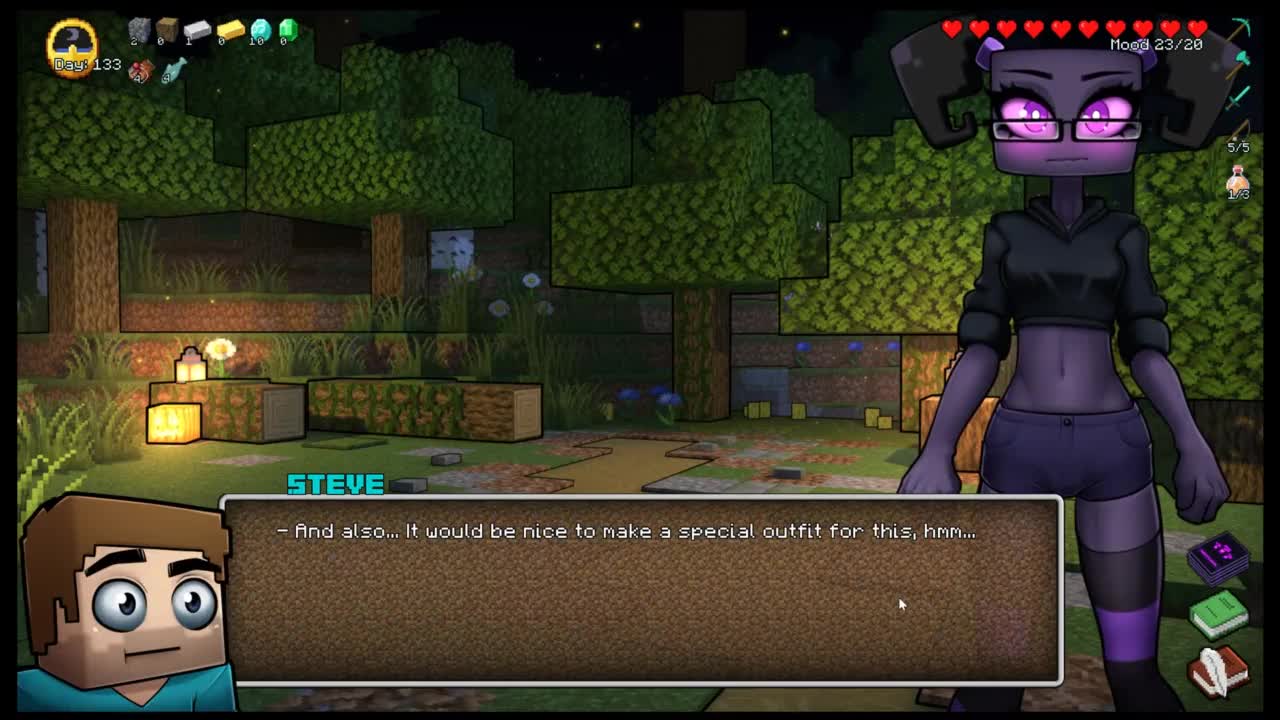Viewport: 1280px width, 720px height.
Task: Select the diamond pickaxe icon
Action: click(1241, 28)
